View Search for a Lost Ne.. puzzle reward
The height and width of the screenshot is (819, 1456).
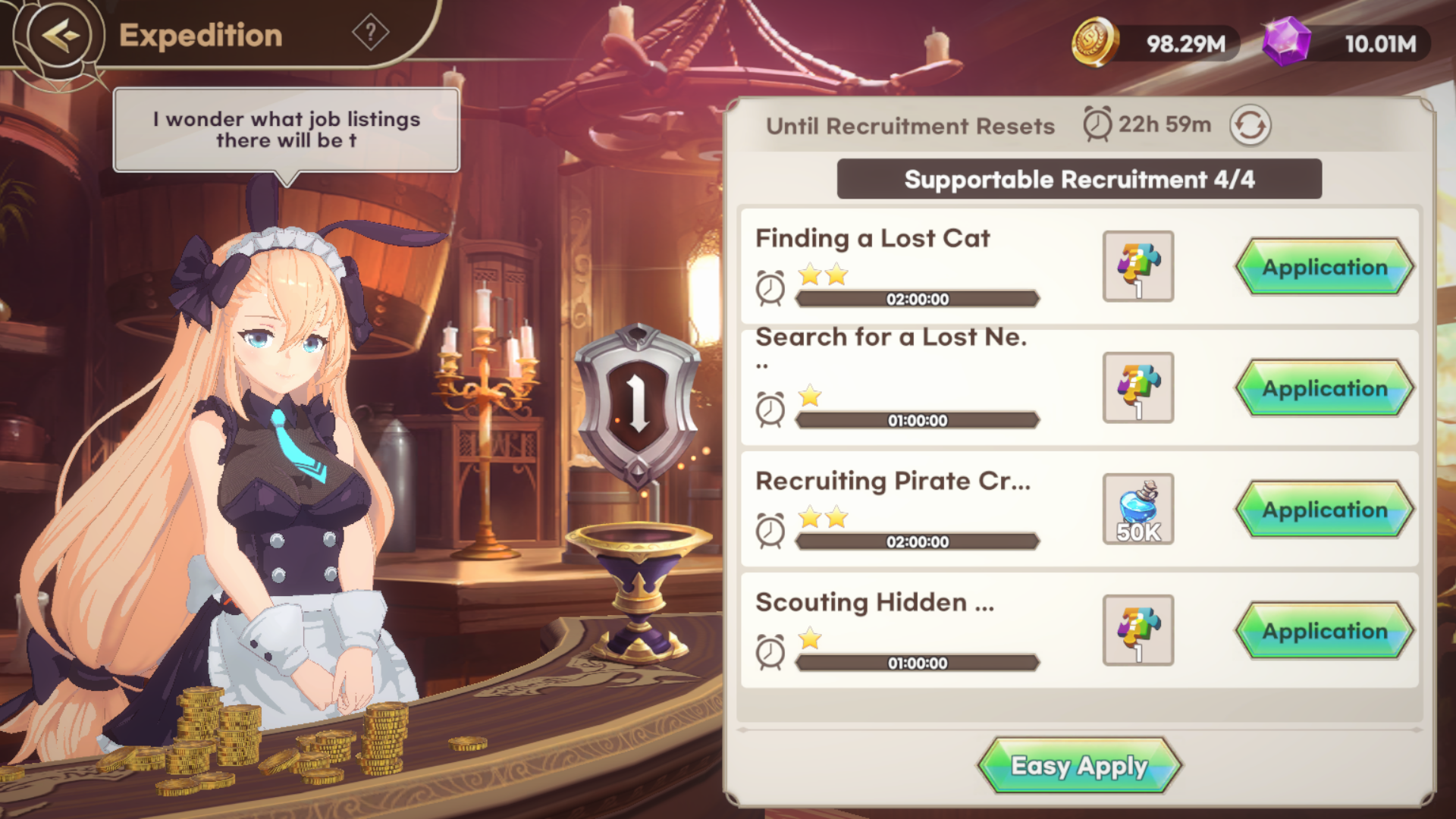tap(1137, 388)
